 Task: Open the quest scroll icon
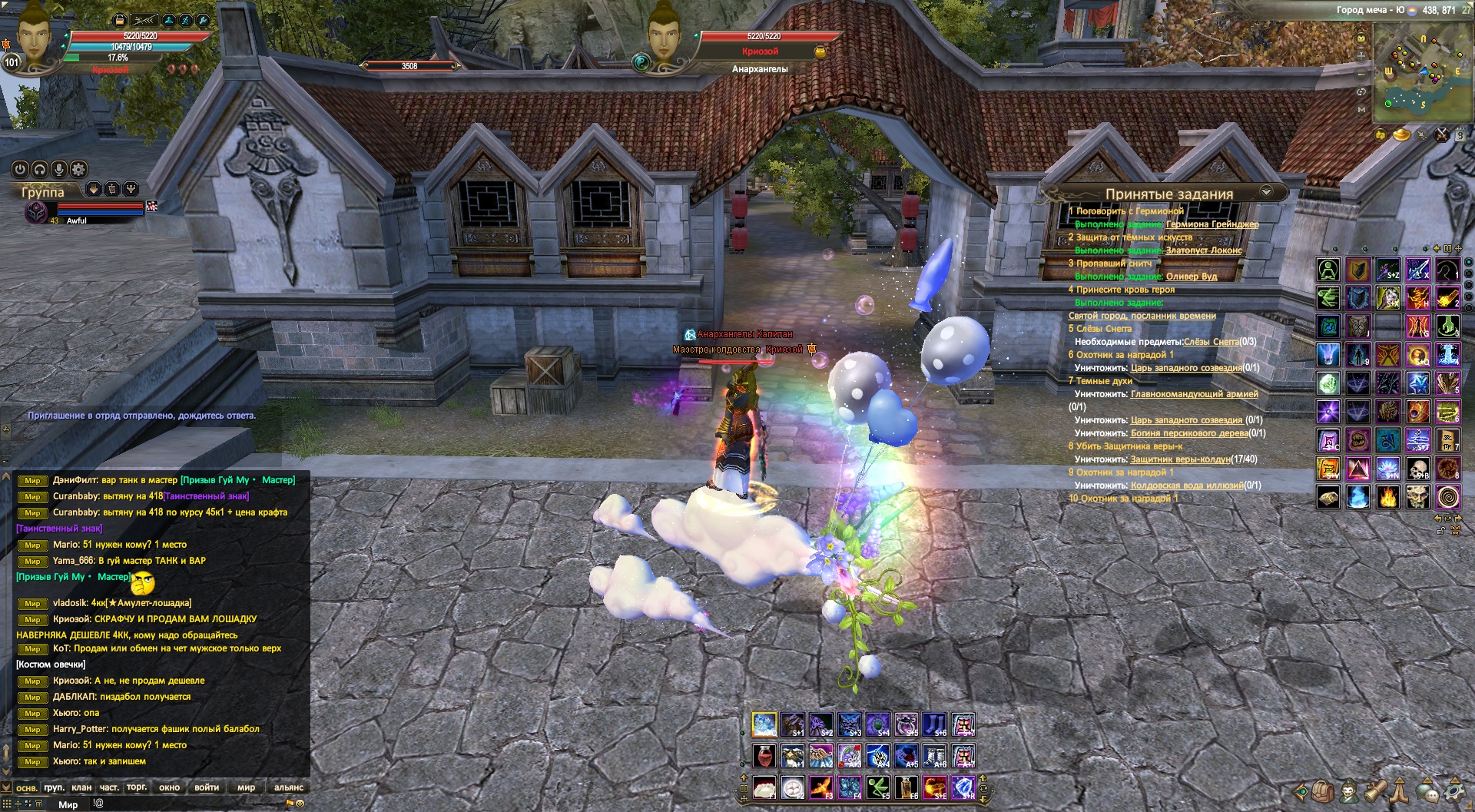pos(1375,790)
